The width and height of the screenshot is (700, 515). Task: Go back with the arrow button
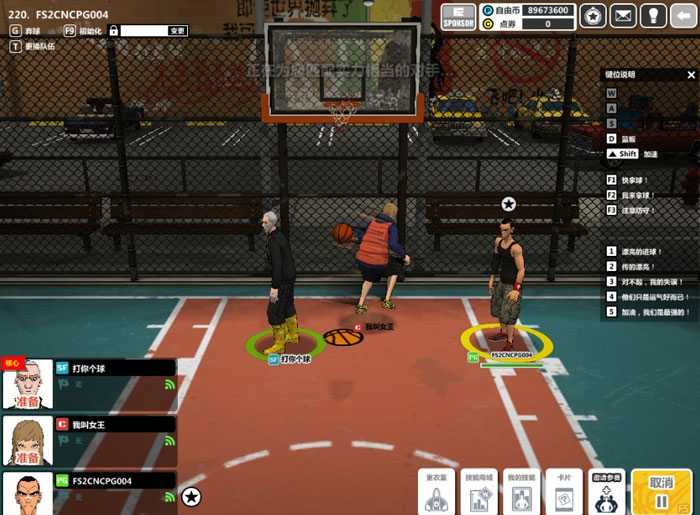point(684,16)
